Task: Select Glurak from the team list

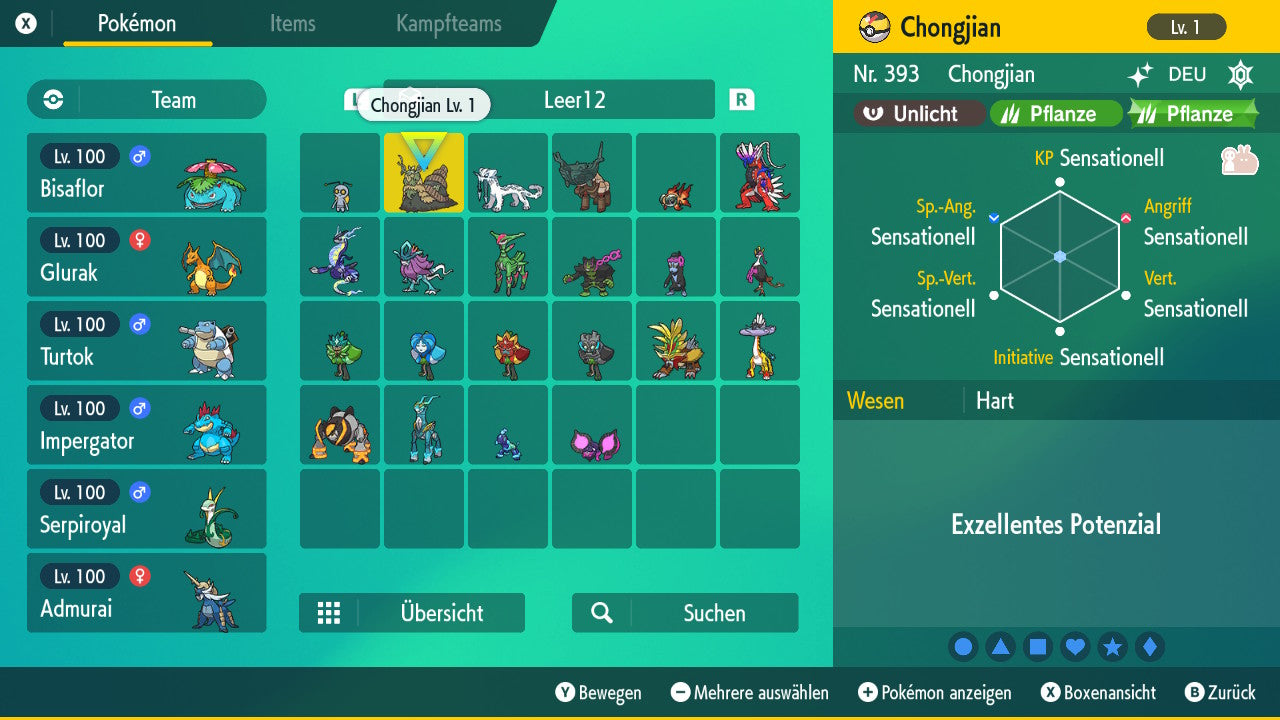Action: (146, 257)
